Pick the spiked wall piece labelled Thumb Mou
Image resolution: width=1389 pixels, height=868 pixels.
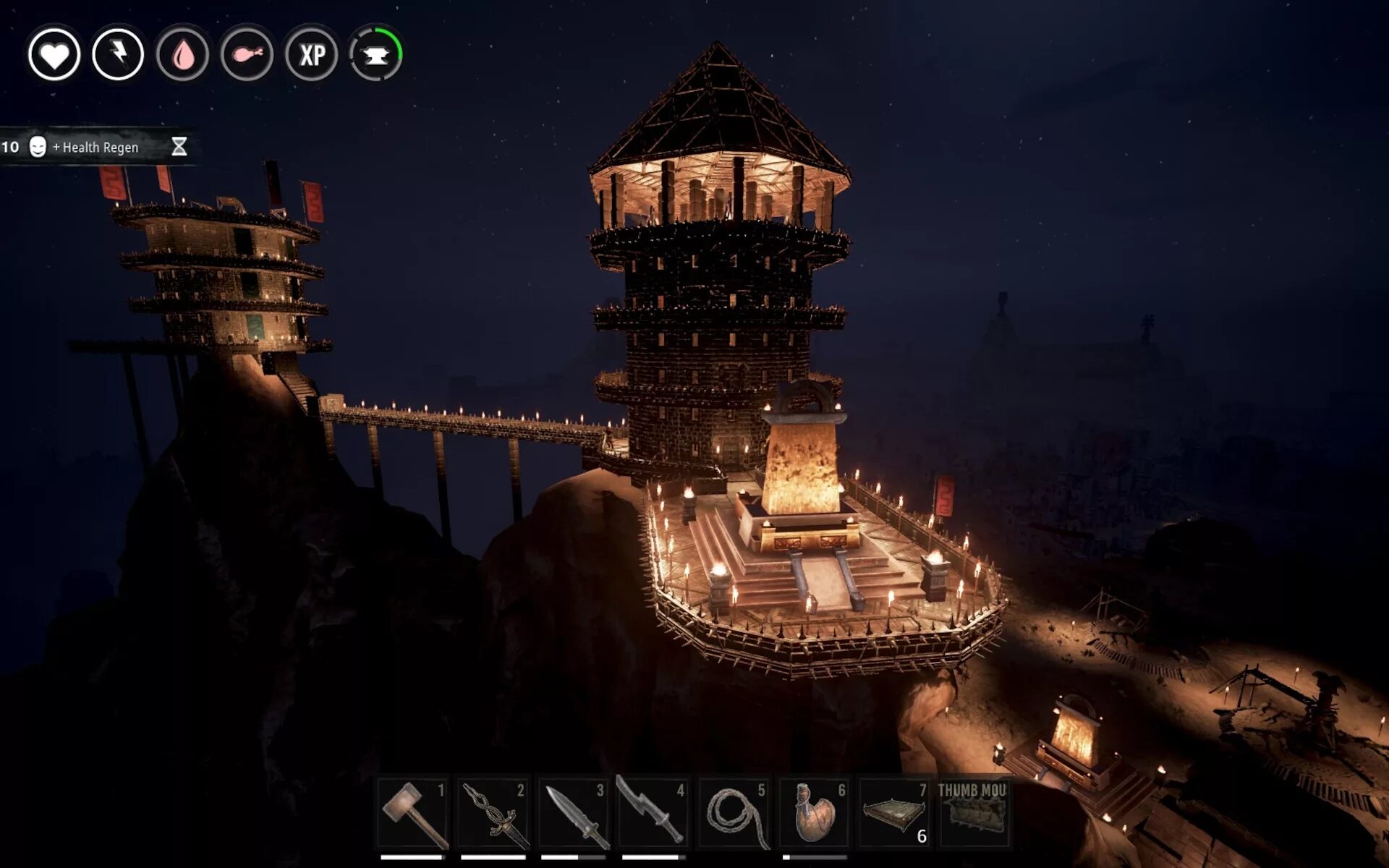point(974,814)
